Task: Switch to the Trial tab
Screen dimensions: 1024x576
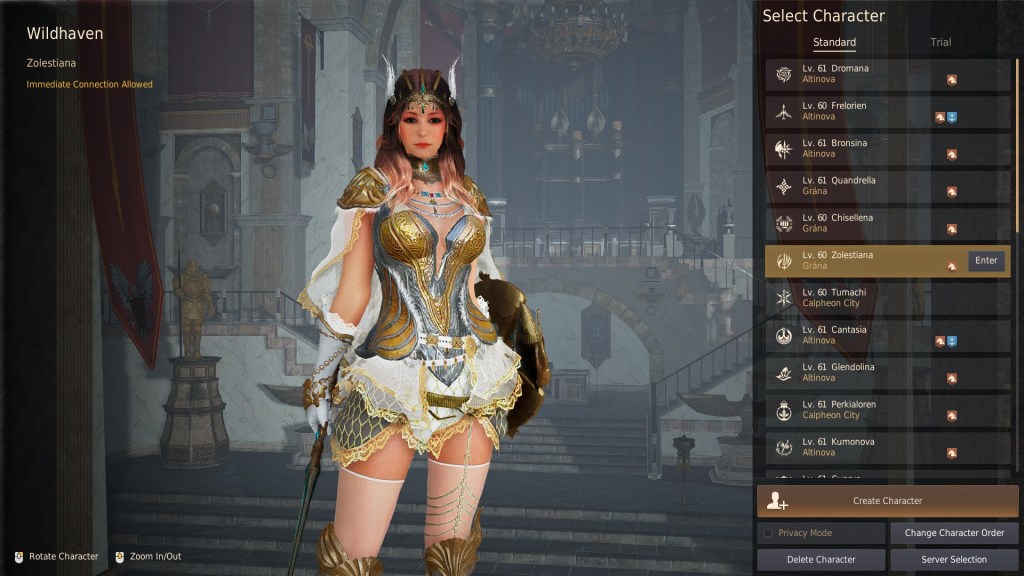Action: [940, 42]
